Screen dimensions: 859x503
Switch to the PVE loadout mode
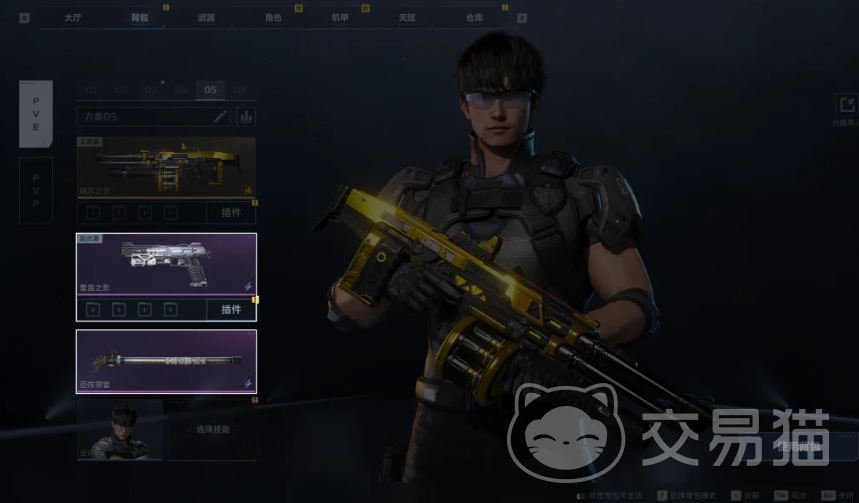36,114
